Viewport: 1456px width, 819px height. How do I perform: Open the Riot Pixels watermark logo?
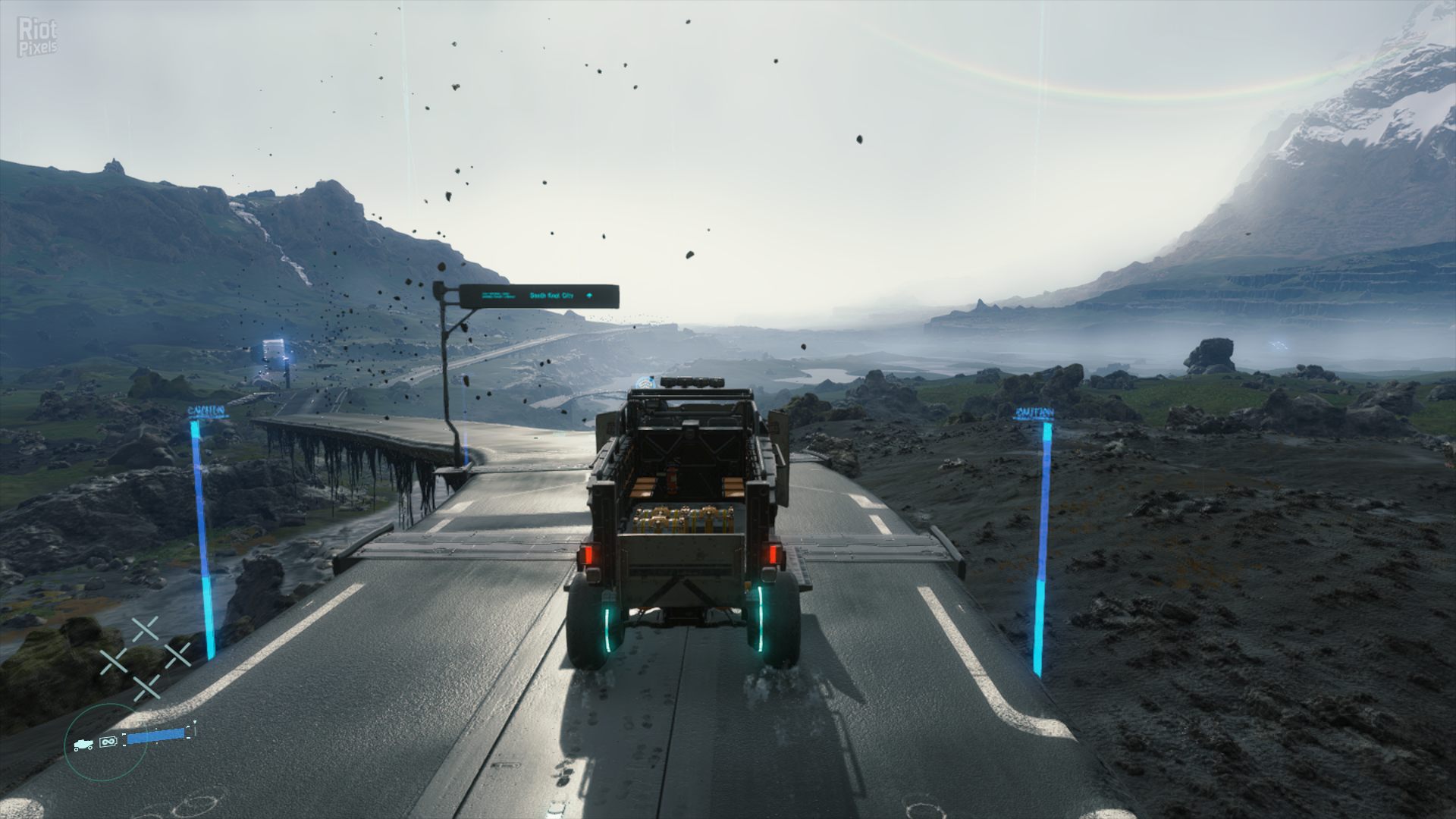click(x=37, y=38)
